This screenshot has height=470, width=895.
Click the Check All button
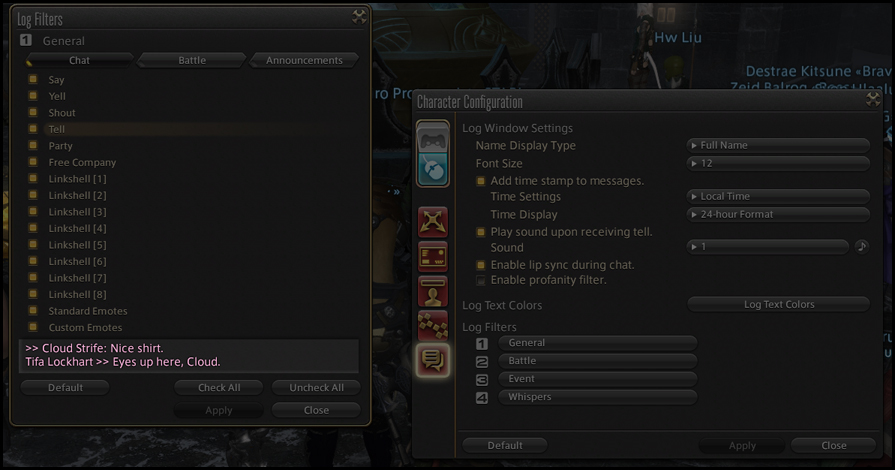pos(219,387)
